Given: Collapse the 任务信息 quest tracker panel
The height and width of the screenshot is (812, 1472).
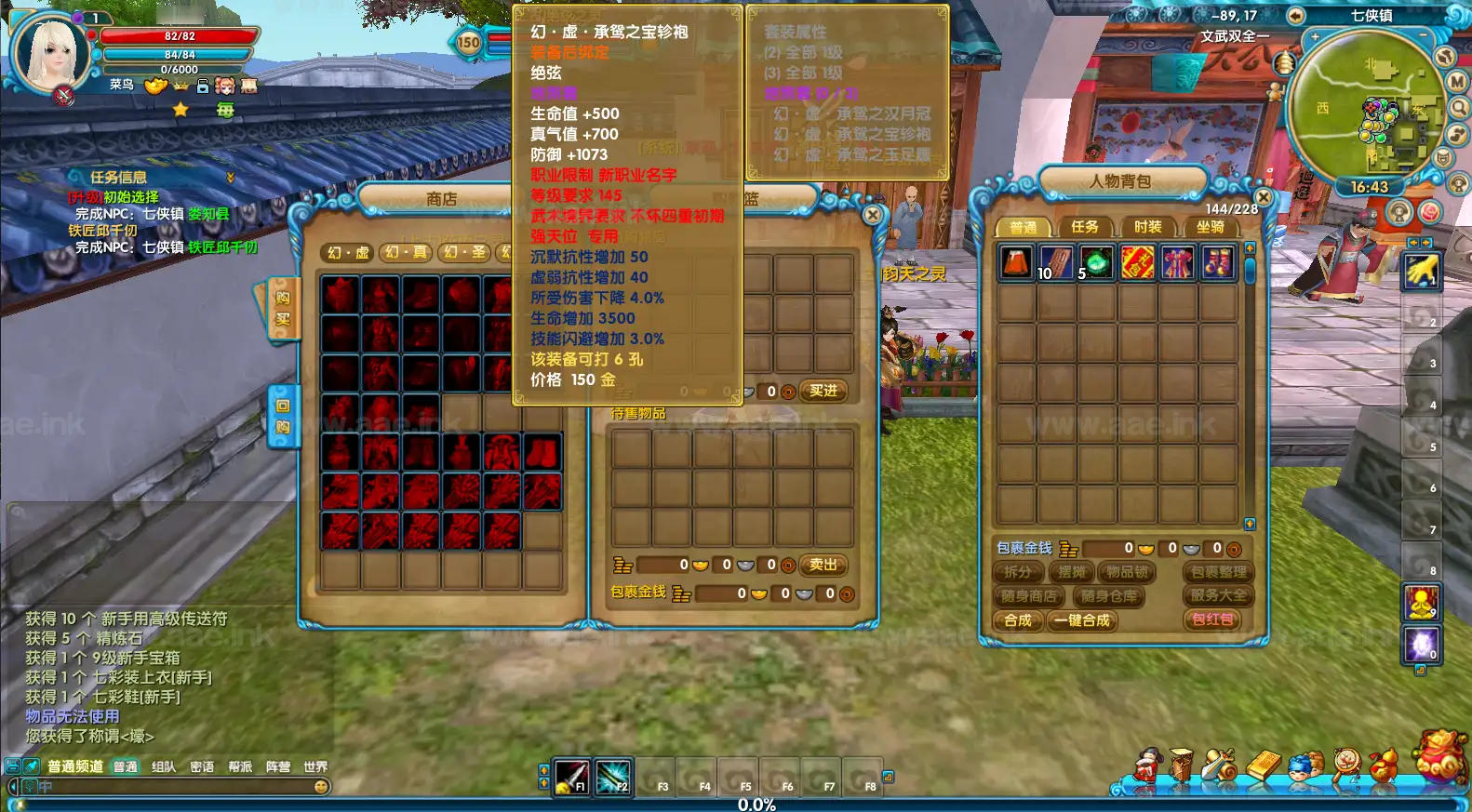Looking at the screenshot, I should (x=229, y=176).
